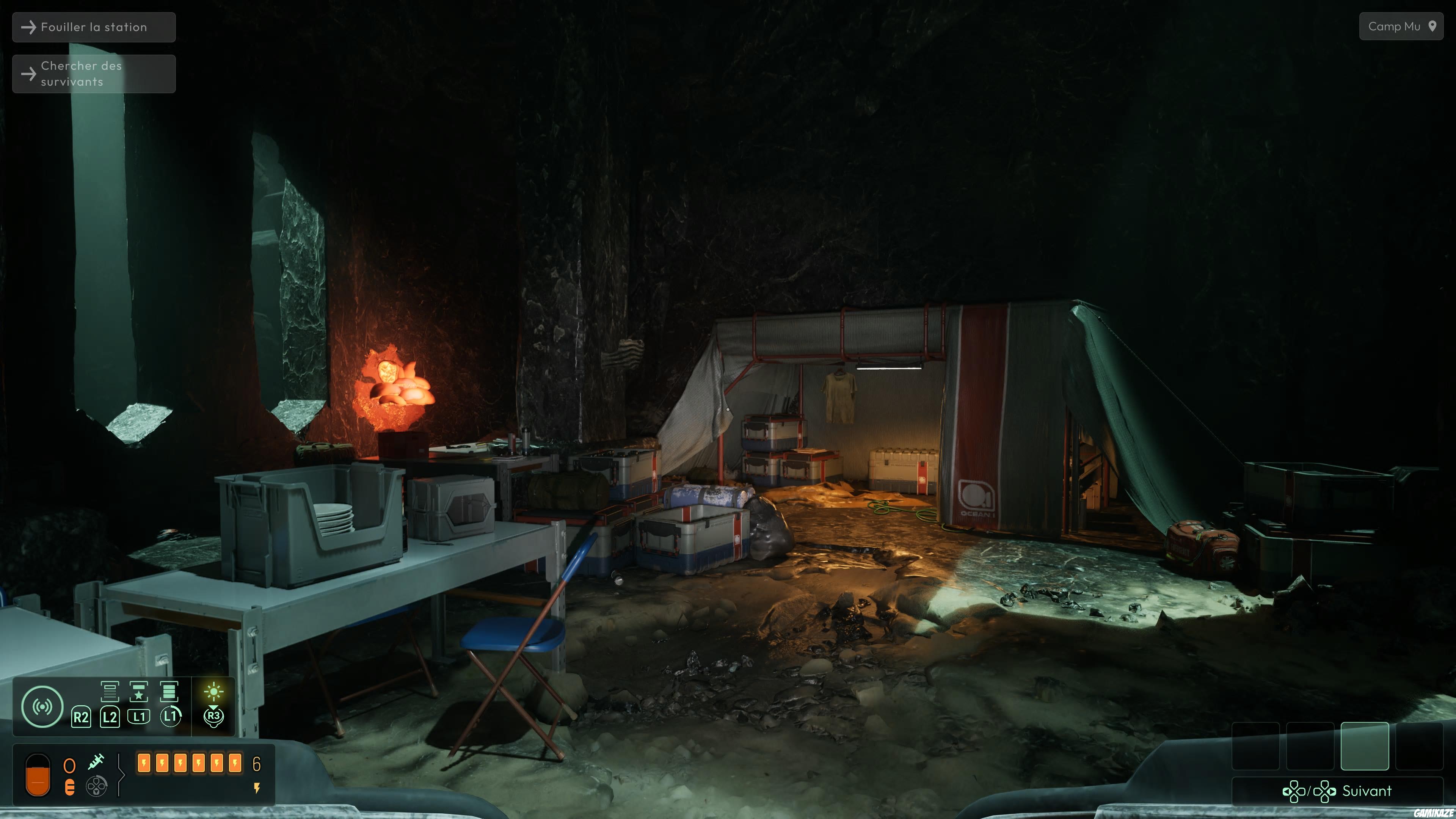Select the highlighted inventory slot
Image resolution: width=1456 pixels, height=819 pixels.
pyautogui.click(x=1365, y=746)
